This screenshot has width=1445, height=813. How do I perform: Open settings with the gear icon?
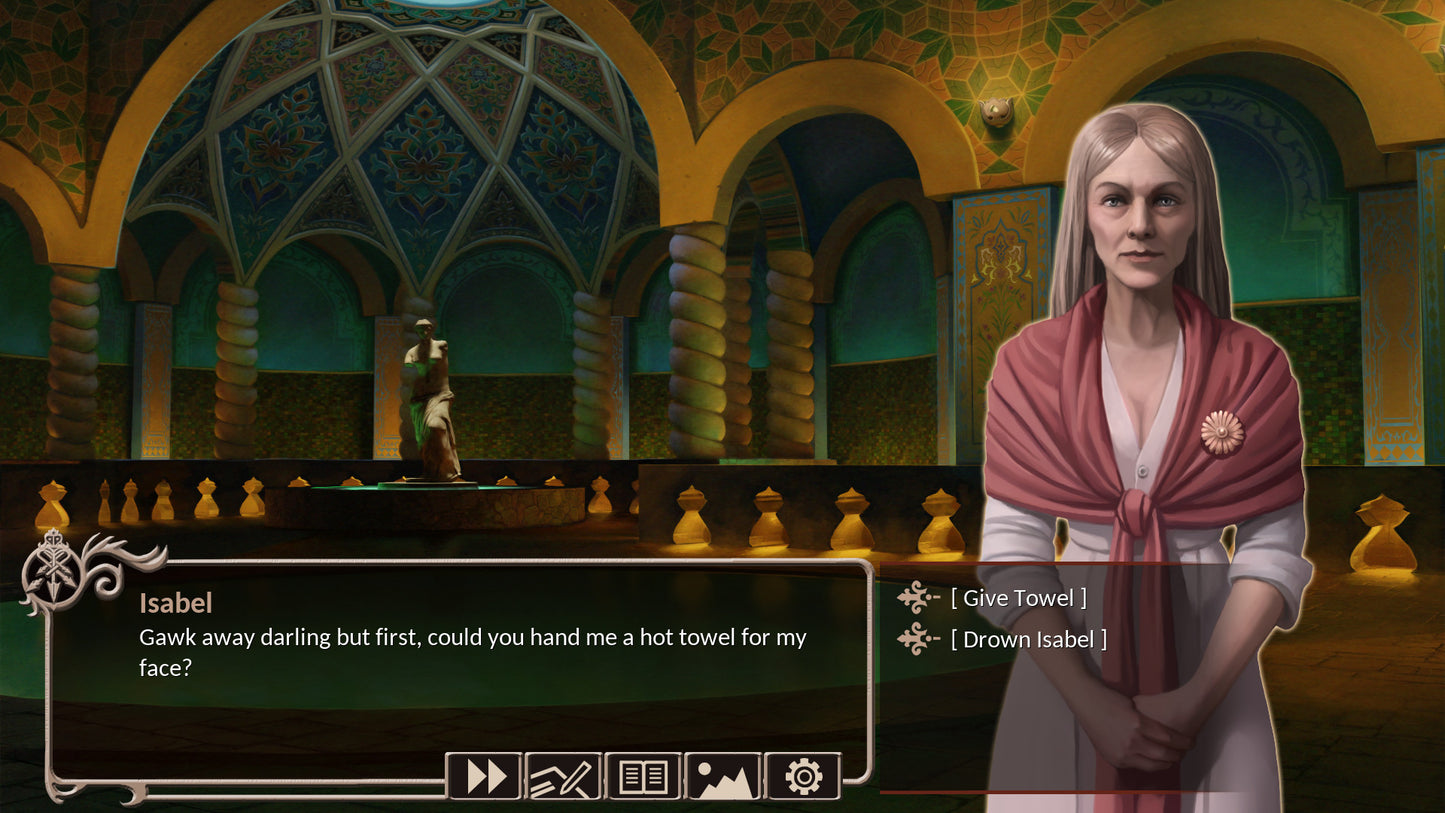803,776
